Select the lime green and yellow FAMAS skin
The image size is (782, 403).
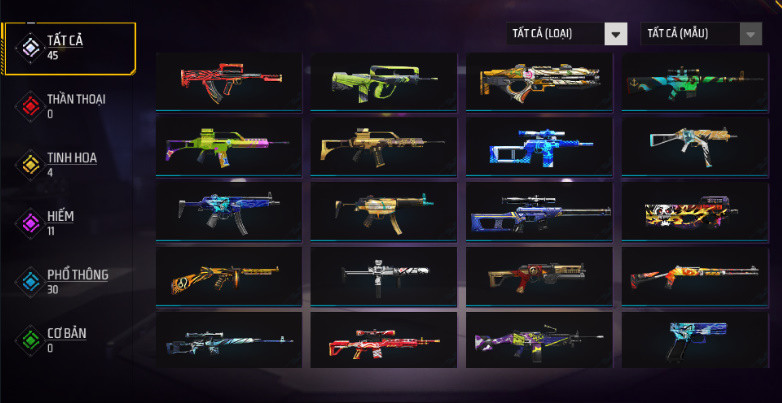(x=384, y=81)
